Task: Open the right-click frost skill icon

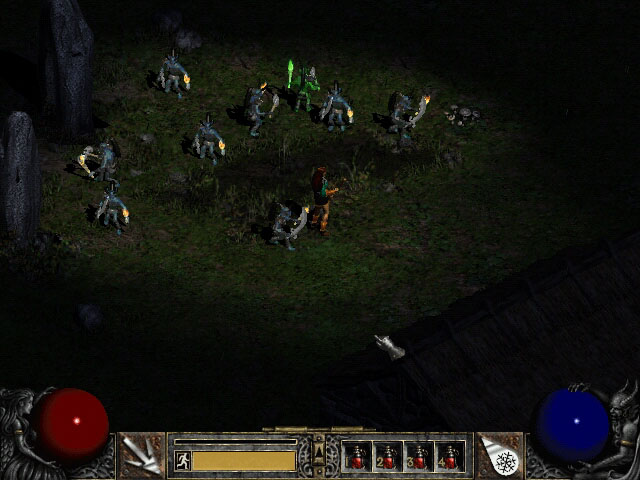Action: [500, 455]
